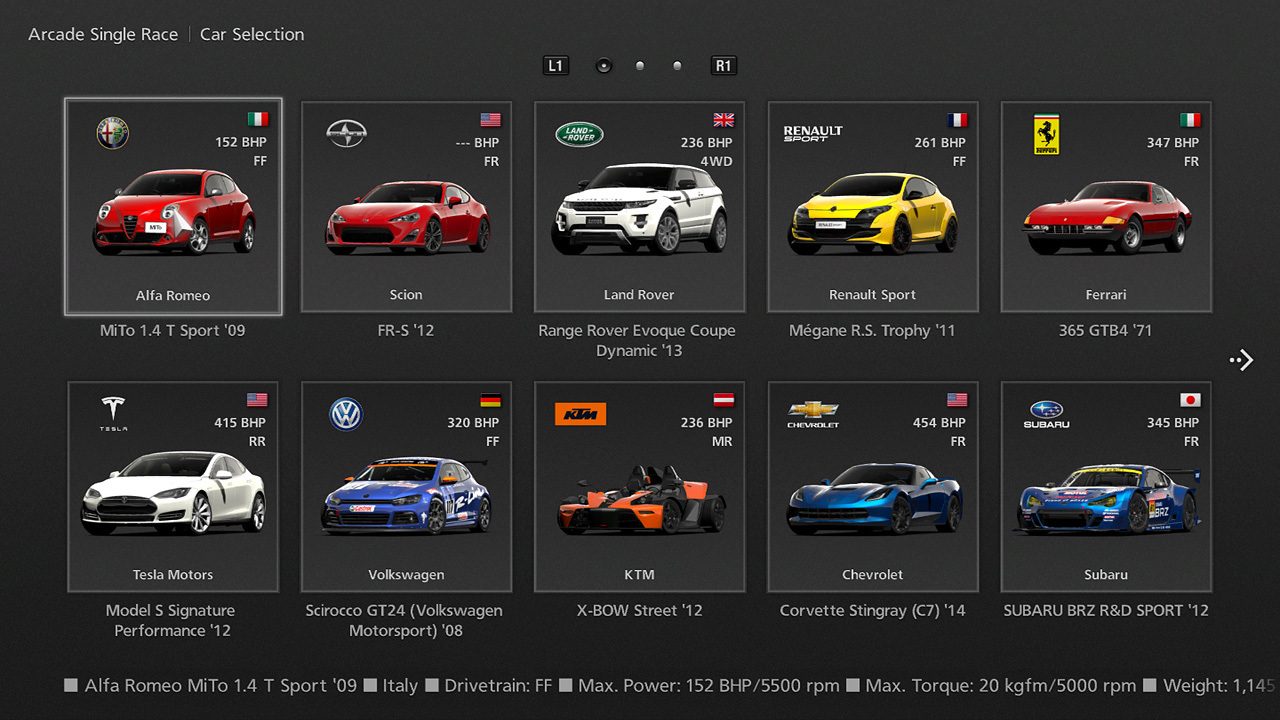Click the second pagination dot indicator
1280x720 pixels.
point(640,65)
